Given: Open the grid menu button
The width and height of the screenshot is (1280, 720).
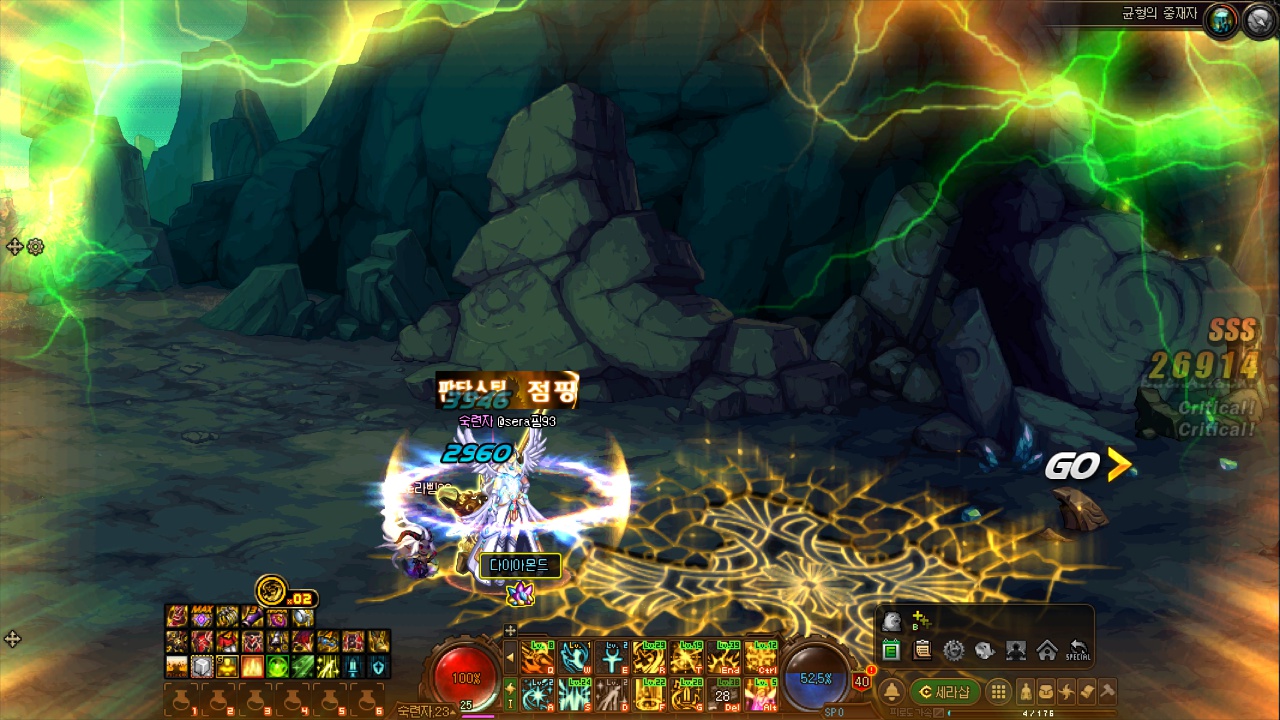Looking at the screenshot, I should tap(998, 691).
